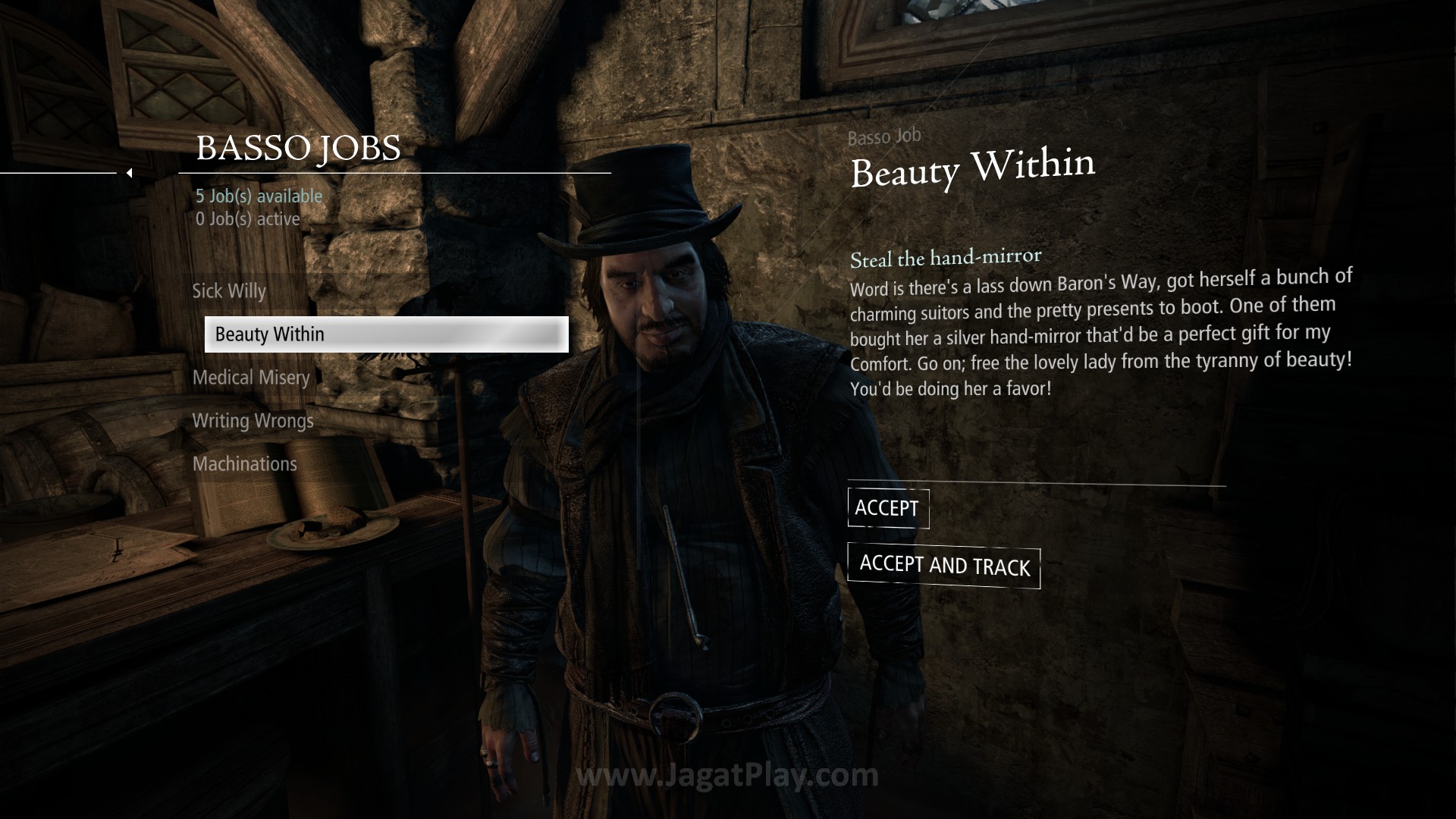Select the Writing Wrongs job
1456x819 pixels.
point(253,421)
